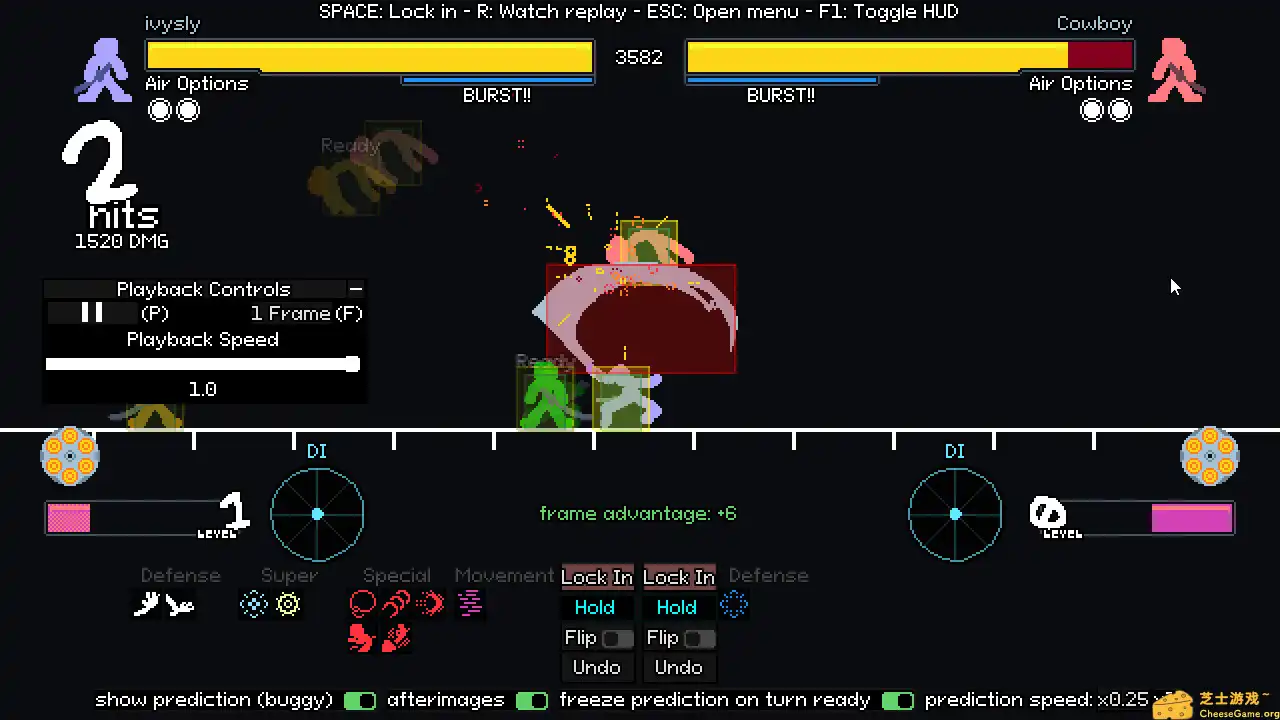The height and width of the screenshot is (720, 1280).
Task: Select the first Defense parry icon
Action: pyautogui.click(x=148, y=603)
